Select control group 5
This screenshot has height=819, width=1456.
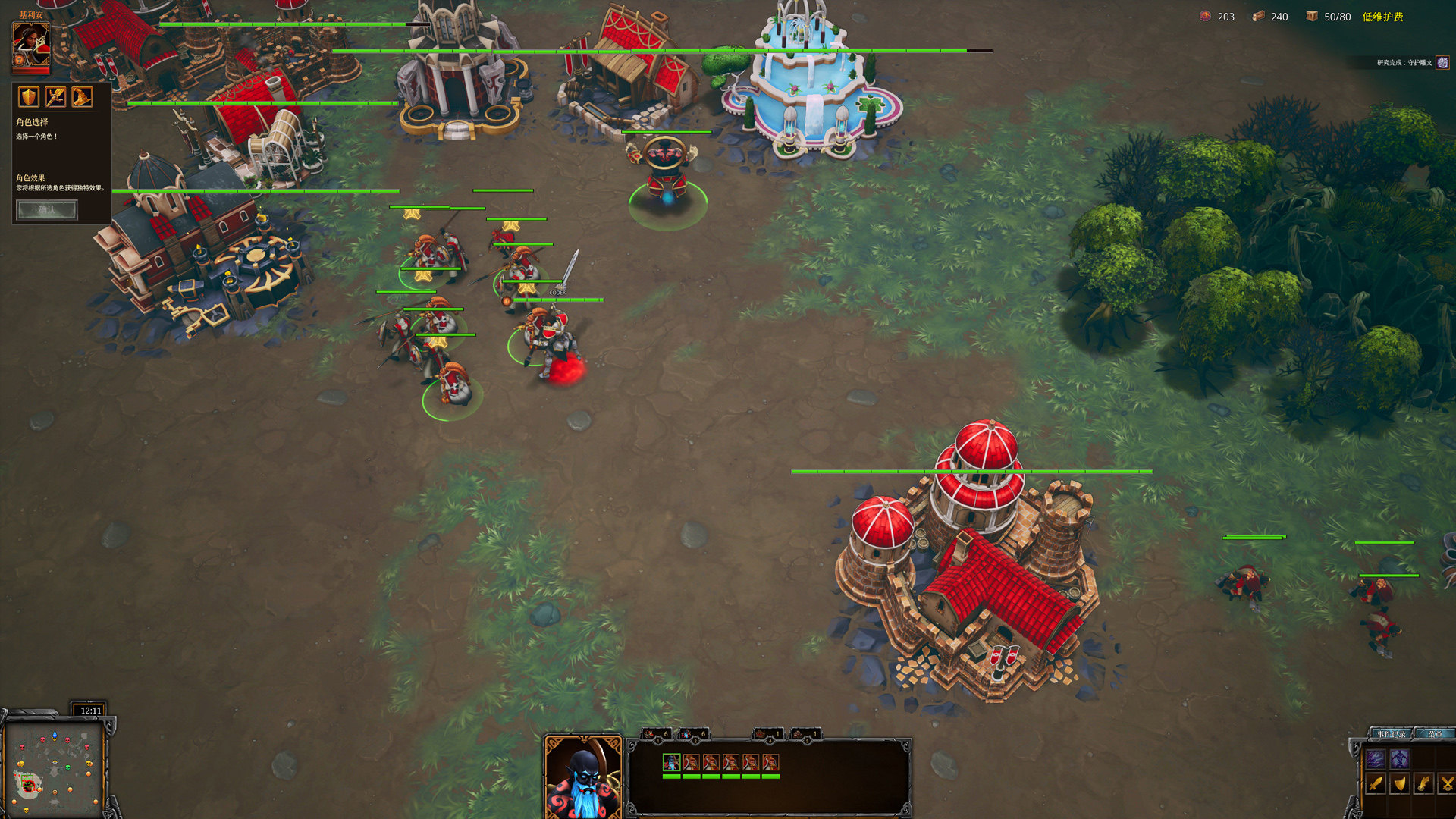pyautogui.click(x=805, y=733)
